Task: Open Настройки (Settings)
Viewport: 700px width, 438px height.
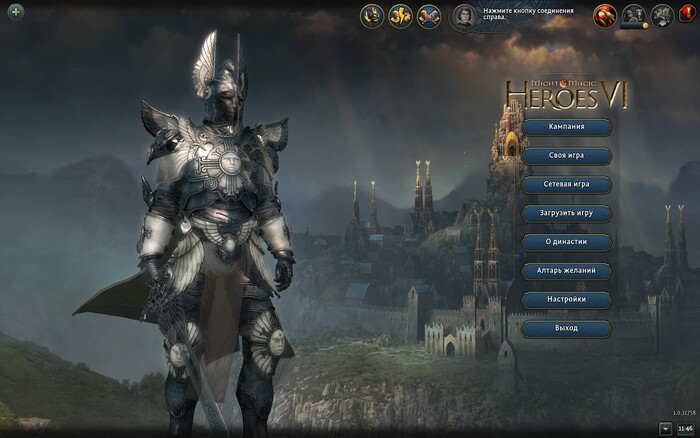Action: pyautogui.click(x=566, y=299)
